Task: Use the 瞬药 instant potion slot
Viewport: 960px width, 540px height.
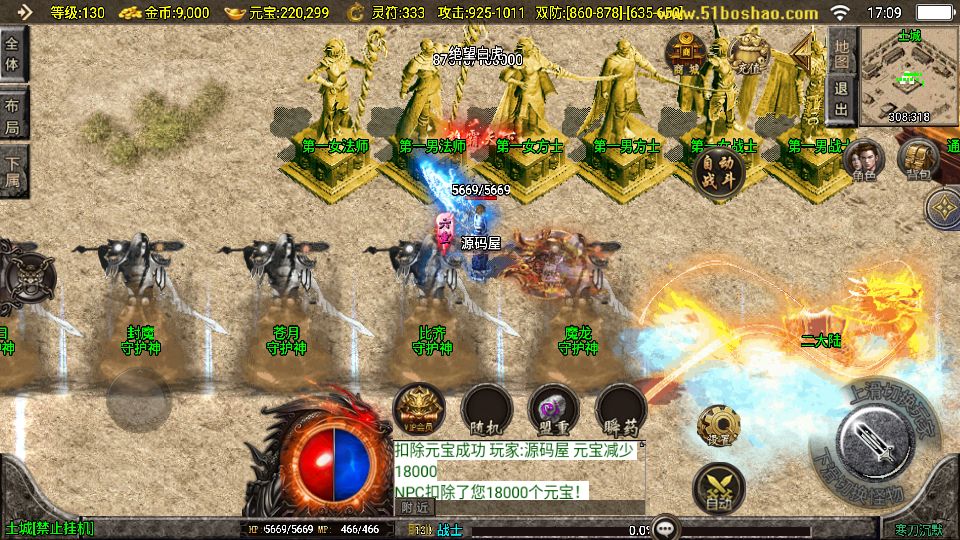Action: pyautogui.click(x=620, y=408)
